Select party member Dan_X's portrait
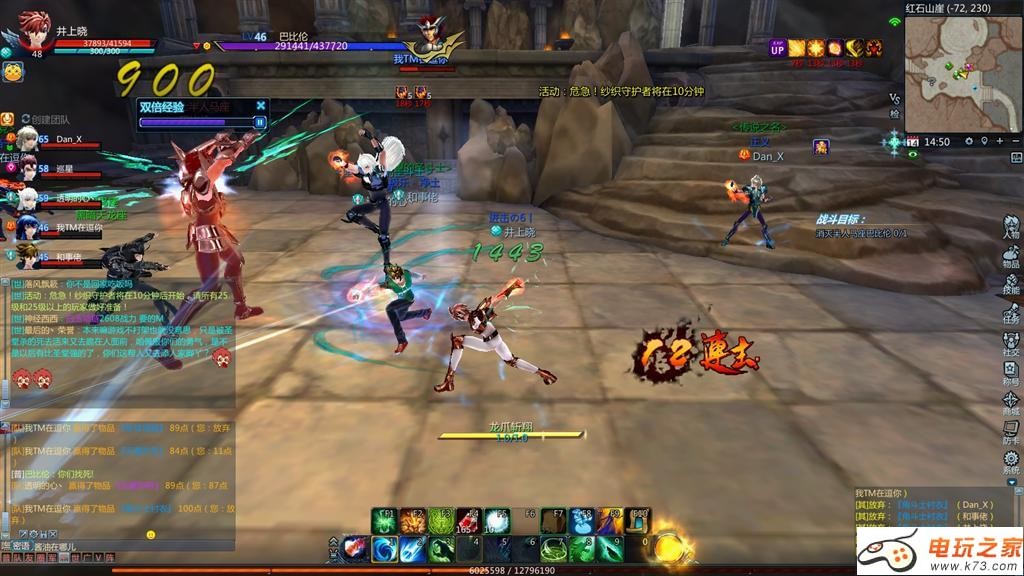 27,140
